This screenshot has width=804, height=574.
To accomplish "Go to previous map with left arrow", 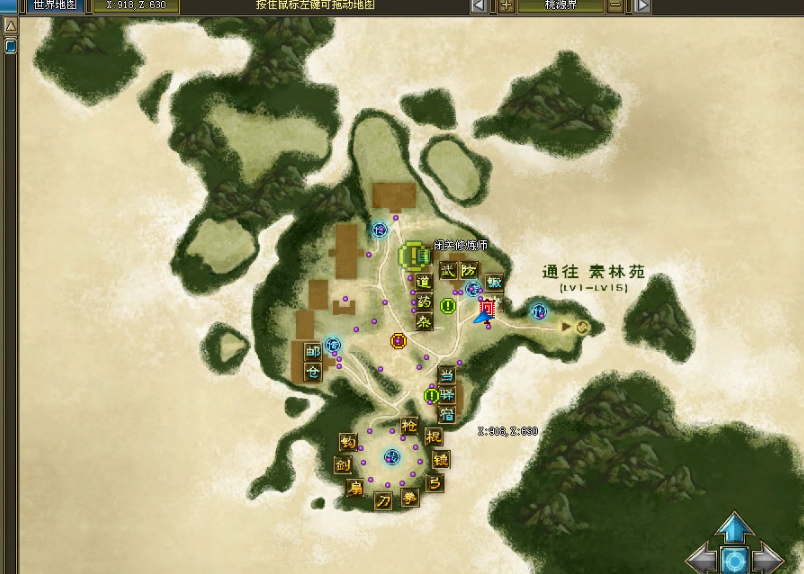I will pos(479,5).
